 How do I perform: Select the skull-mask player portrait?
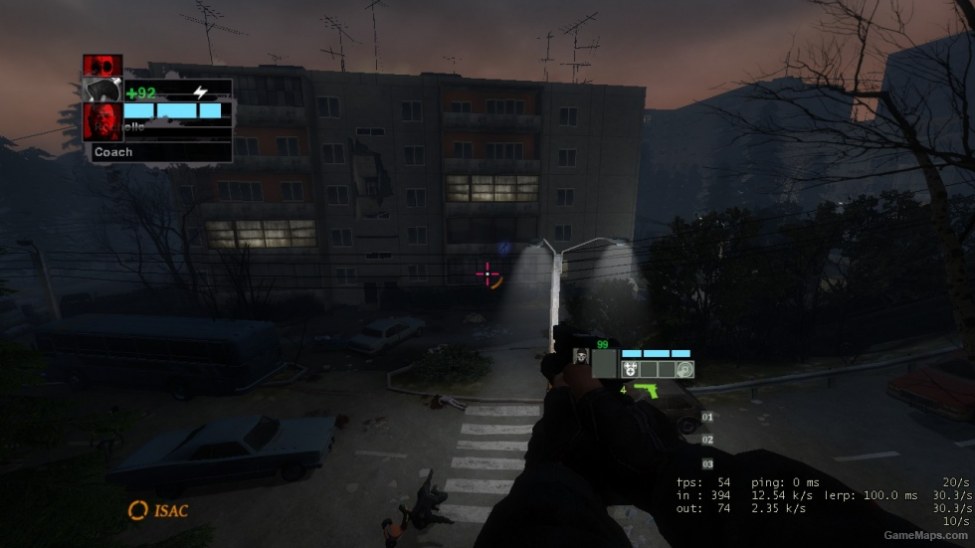[x=580, y=357]
